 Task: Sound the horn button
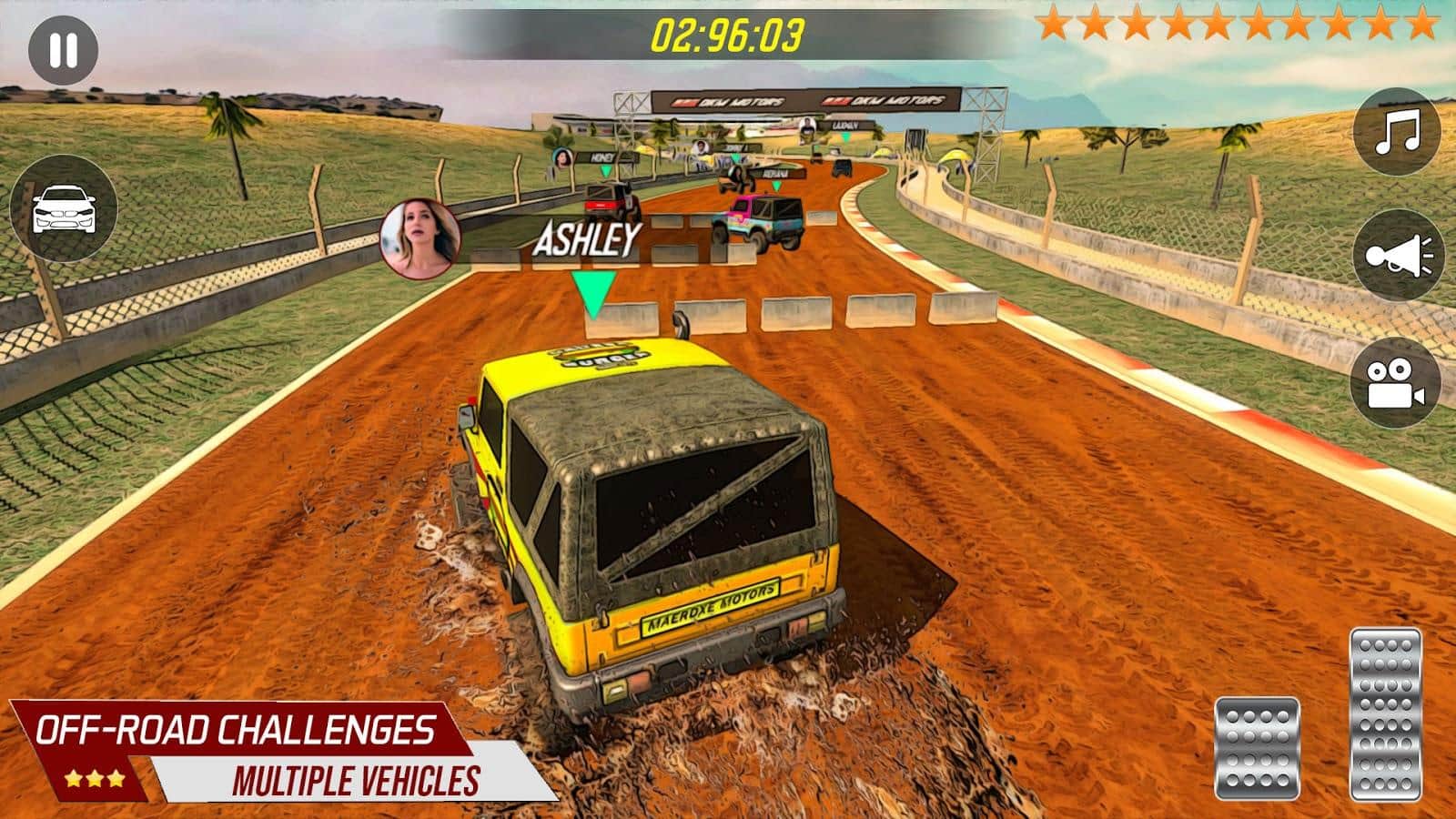(1397, 256)
